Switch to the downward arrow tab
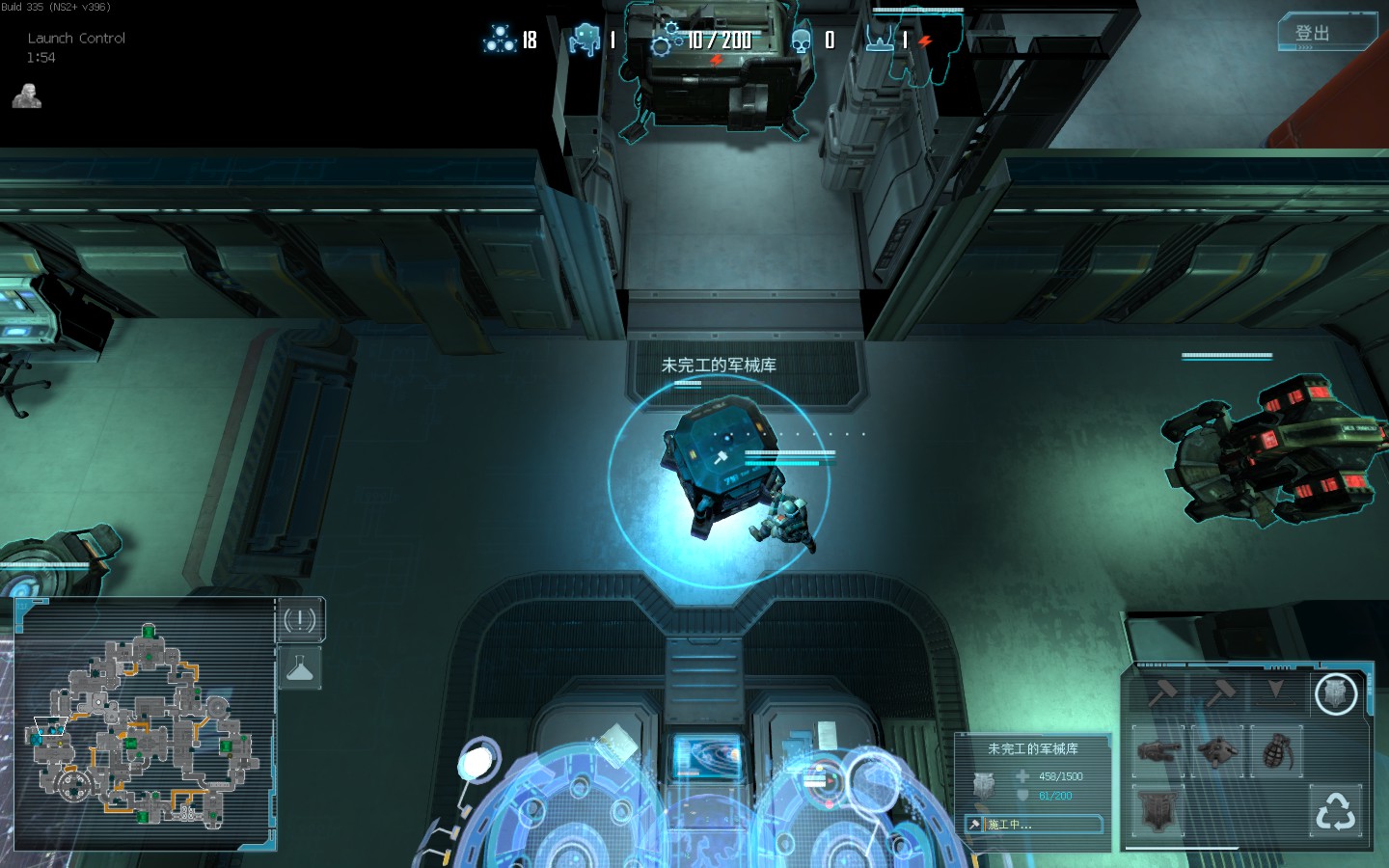The height and width of the screenshot is (868, 1389). tap(1276, 691)
